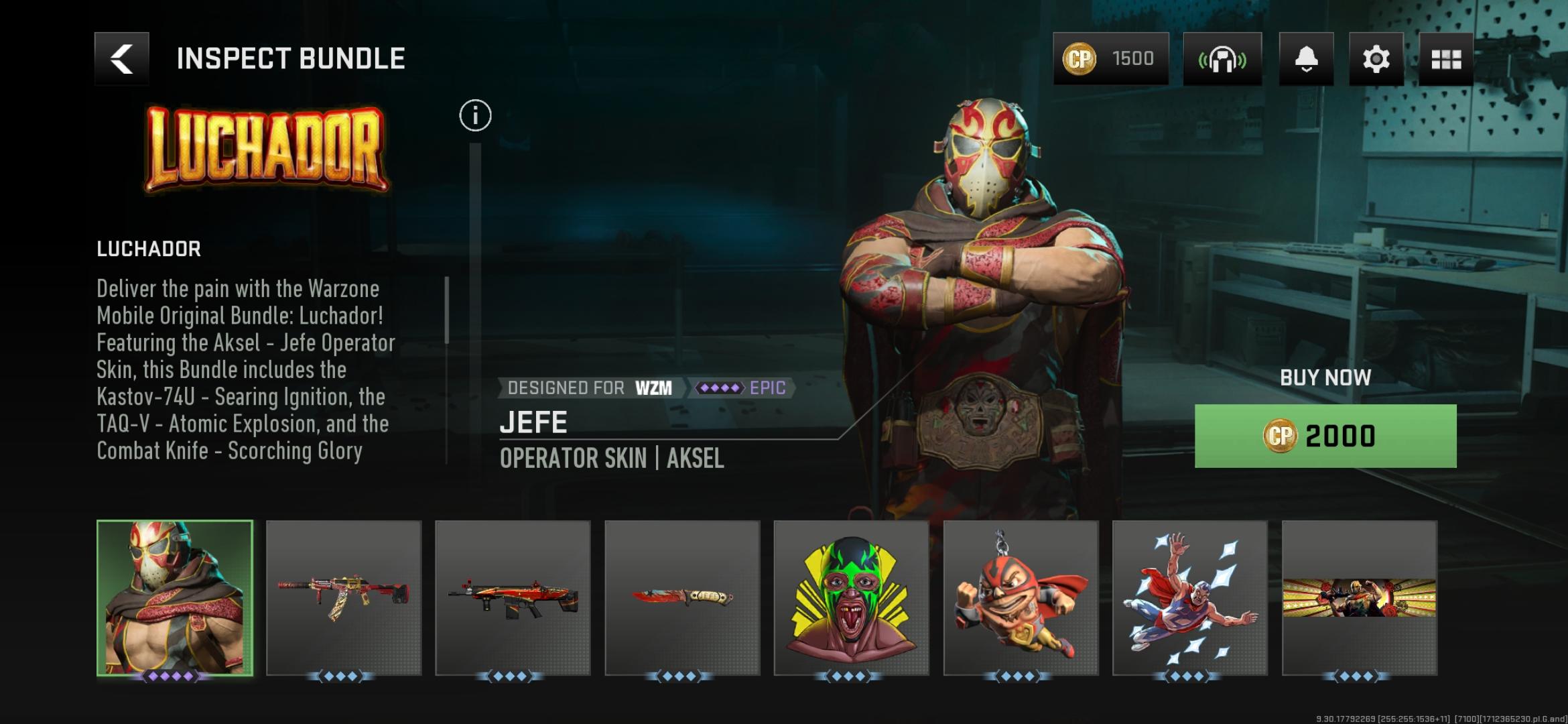Screen dimensions: 1568x724
Task: Select the Jefe operator skin thumbnail
Action: click(x=175, y=597)
